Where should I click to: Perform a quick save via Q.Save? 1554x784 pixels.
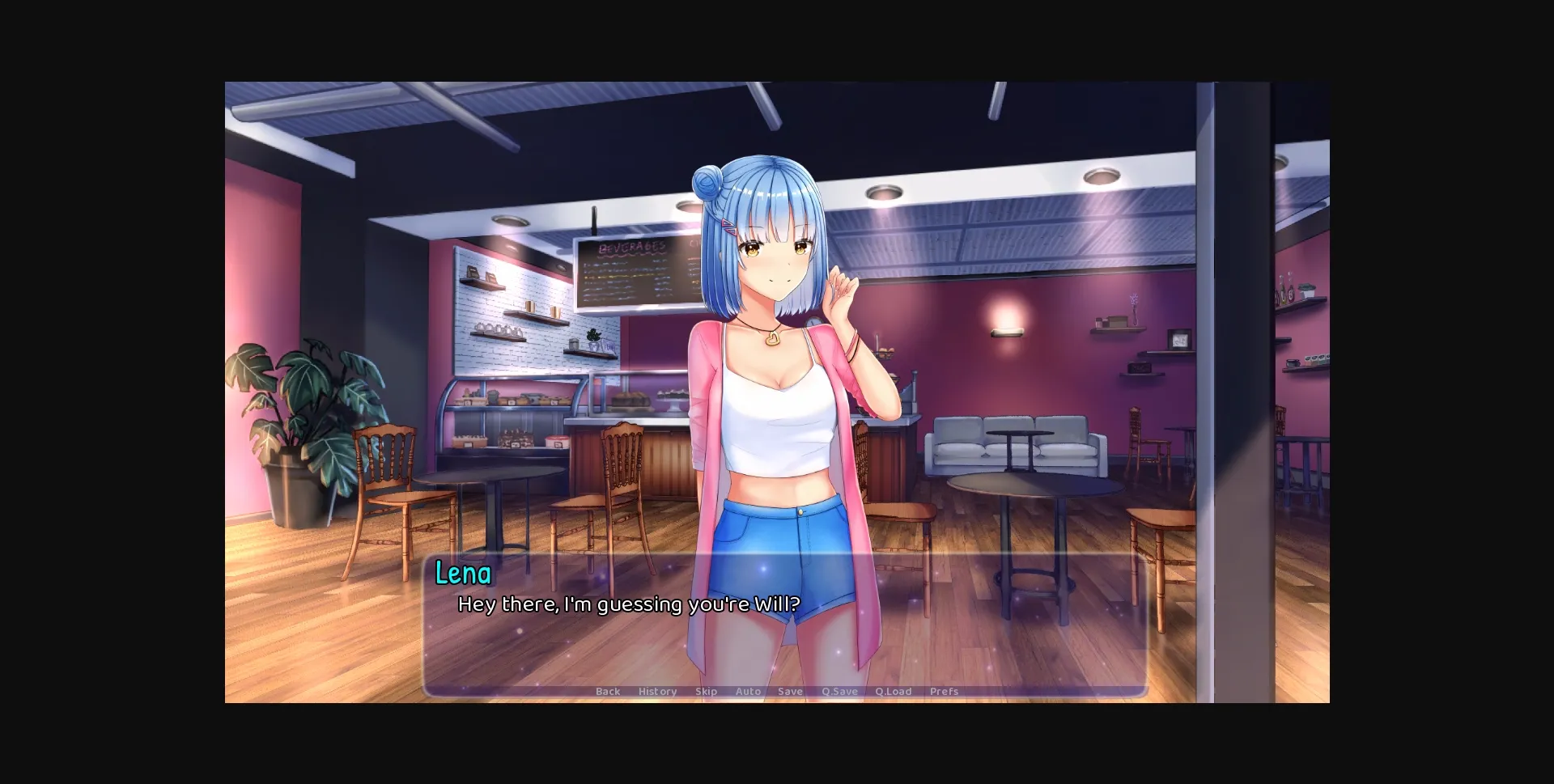point(839,692)
